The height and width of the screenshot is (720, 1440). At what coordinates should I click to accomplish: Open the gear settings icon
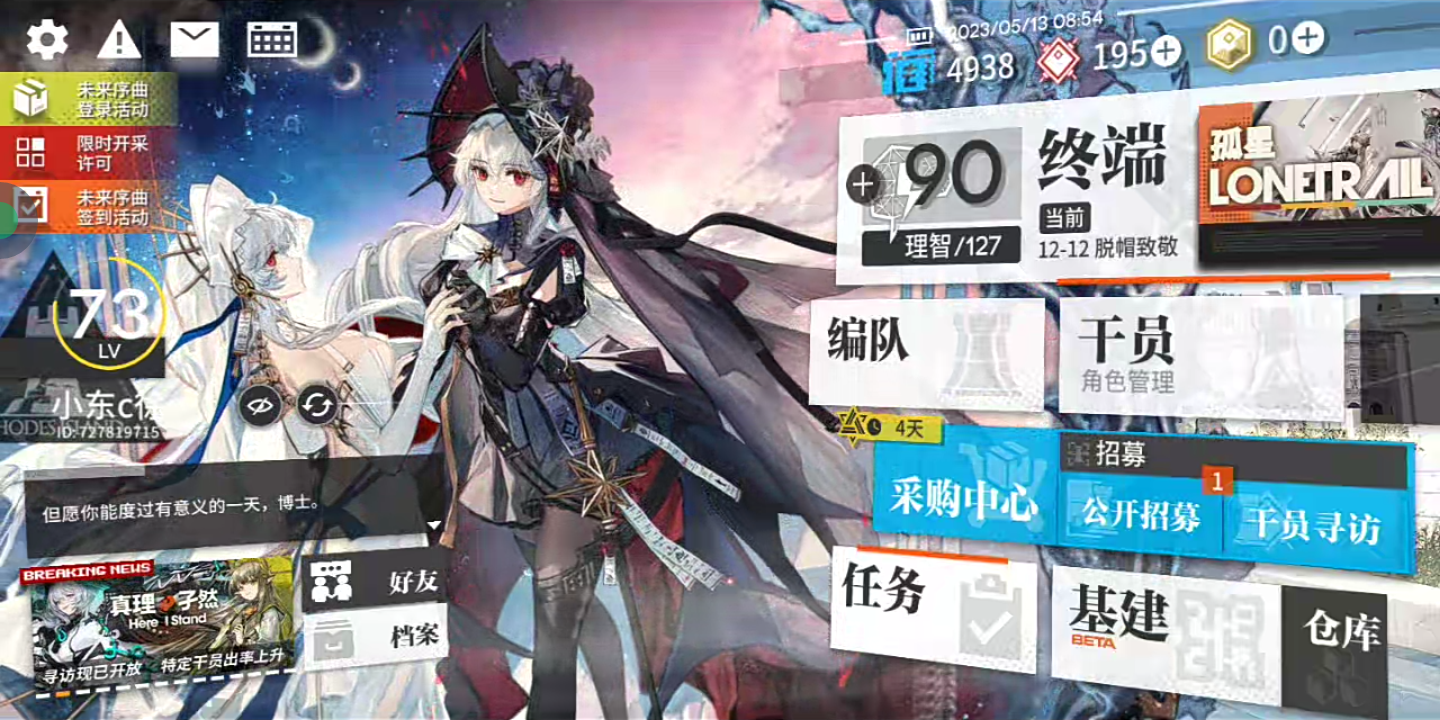pyautogui.click(x=47, y=40)
